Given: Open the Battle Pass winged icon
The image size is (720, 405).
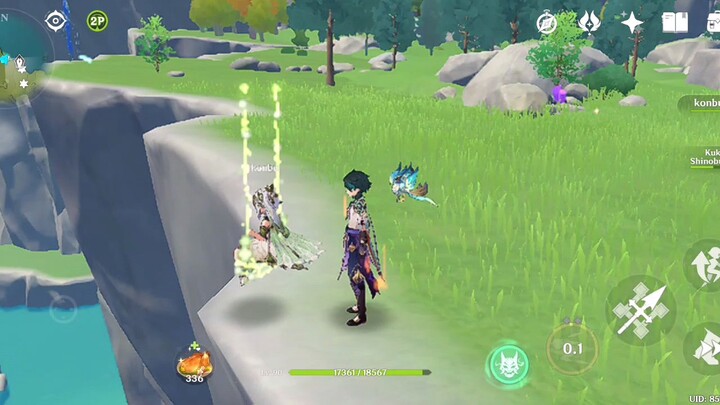Looking at the screenshot, I should click(589, 22).
